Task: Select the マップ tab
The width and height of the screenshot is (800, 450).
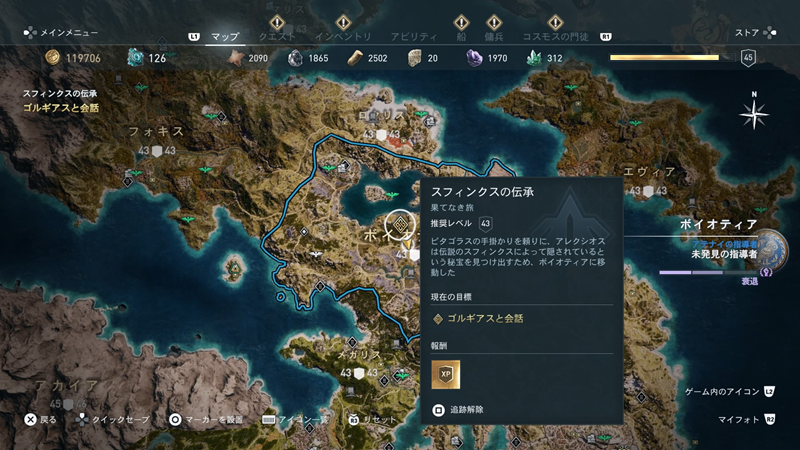Action: point(226,37)
